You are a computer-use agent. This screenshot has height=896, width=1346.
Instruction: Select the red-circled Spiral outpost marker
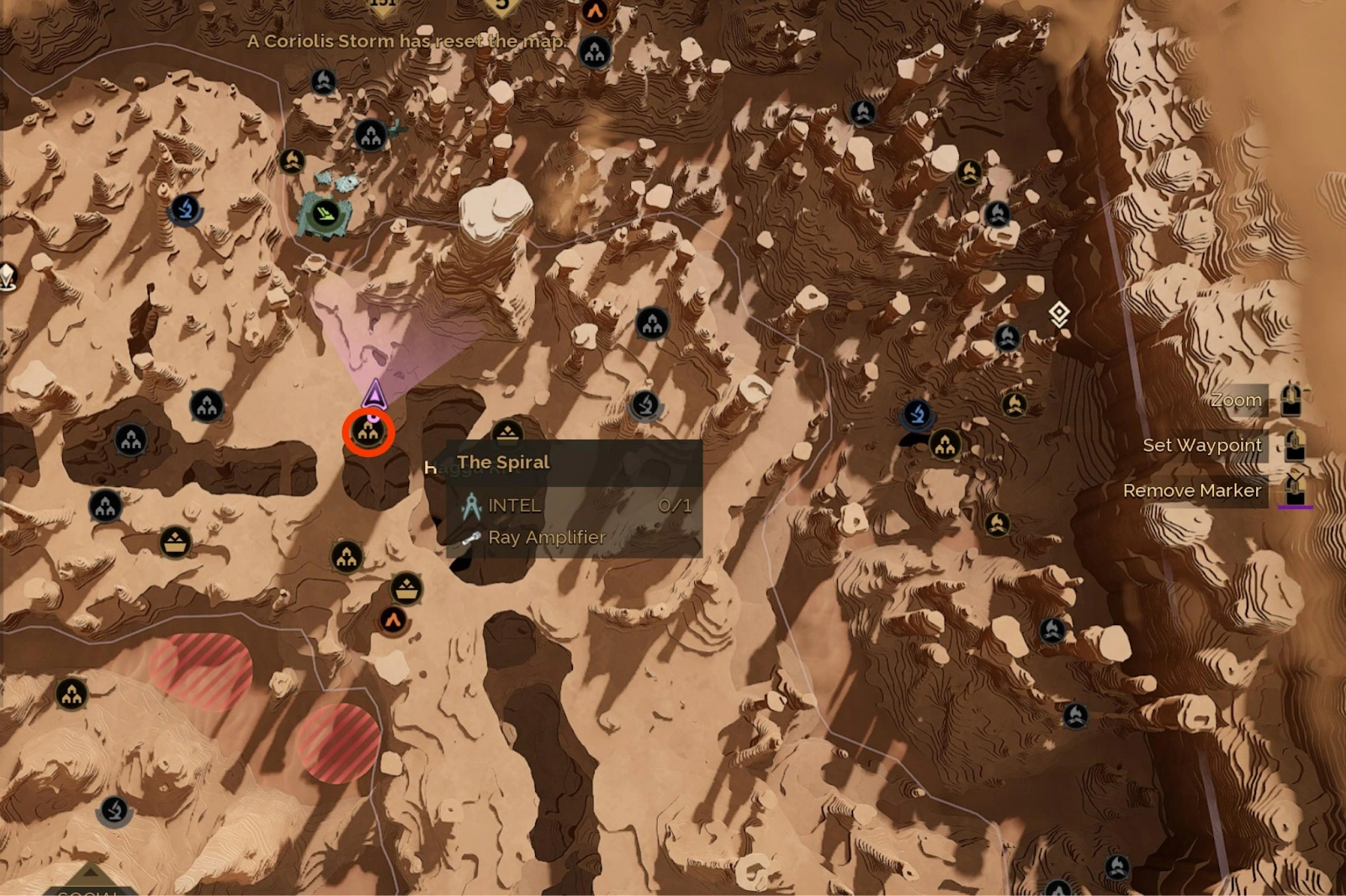point(368,432)
